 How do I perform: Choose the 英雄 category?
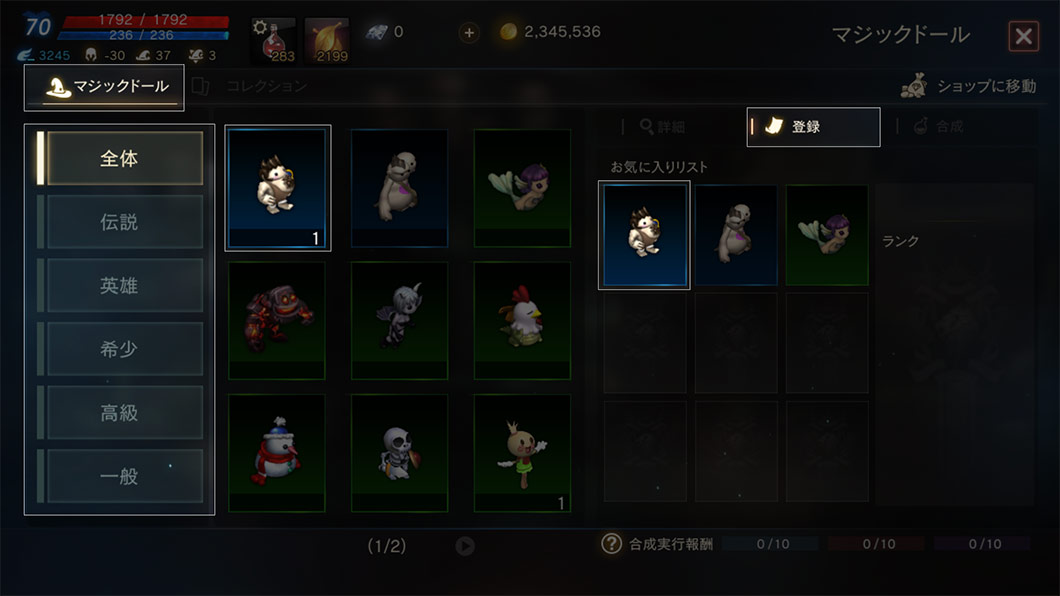(120, 286)
